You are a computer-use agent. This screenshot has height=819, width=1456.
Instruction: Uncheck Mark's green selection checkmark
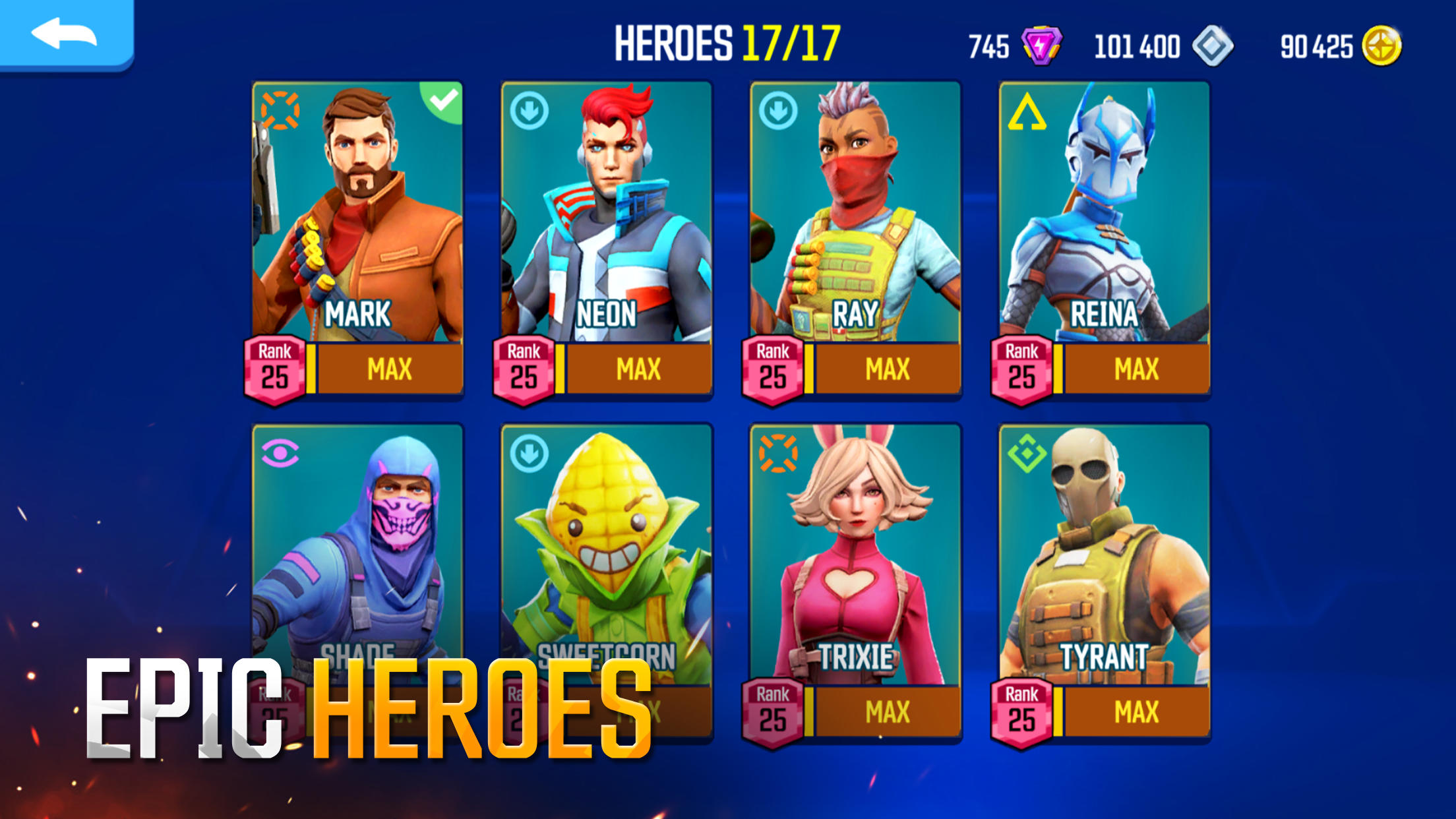coord(442,100)
